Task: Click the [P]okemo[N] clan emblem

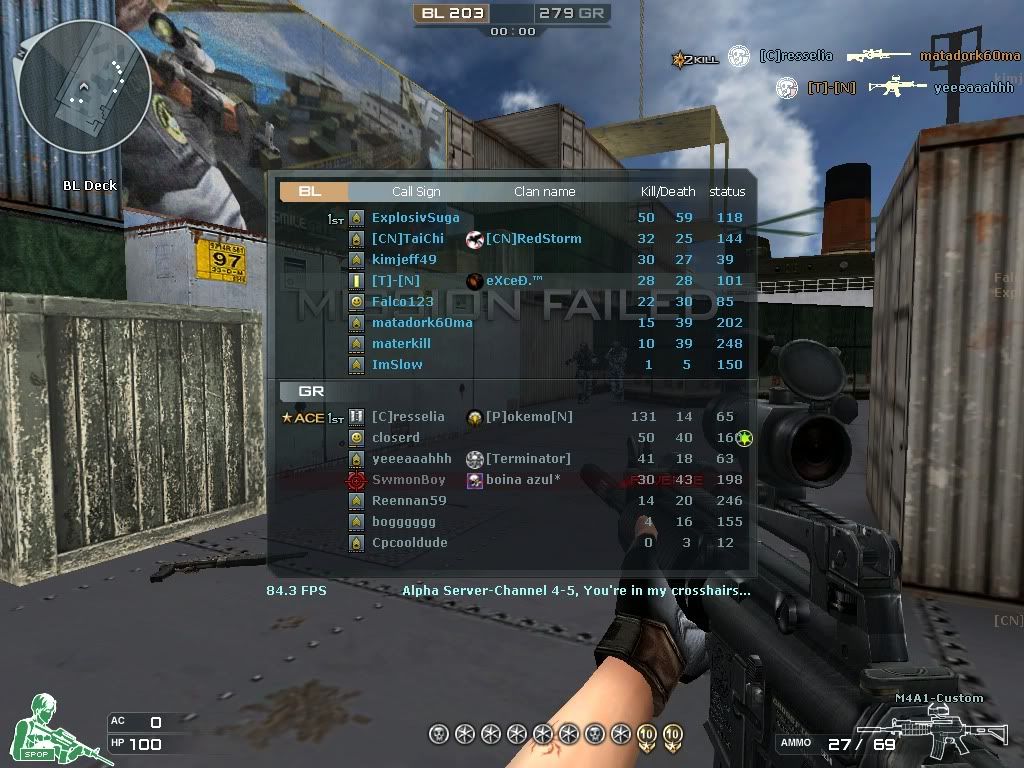Action: [x=475, y=417]
